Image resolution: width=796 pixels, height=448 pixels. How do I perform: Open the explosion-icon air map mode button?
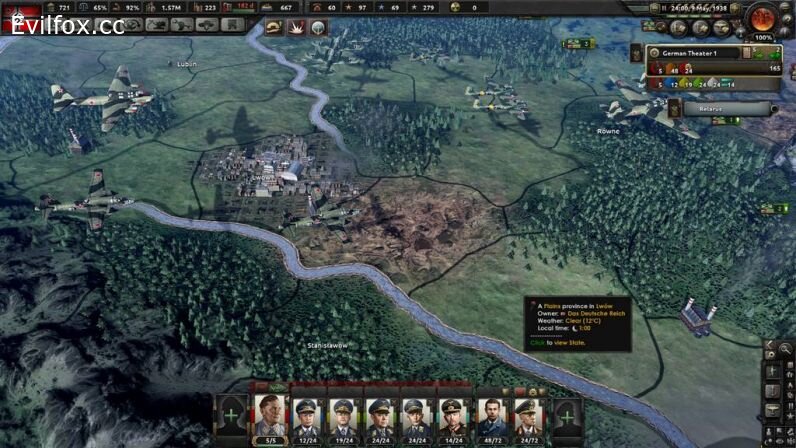(296, 27)
